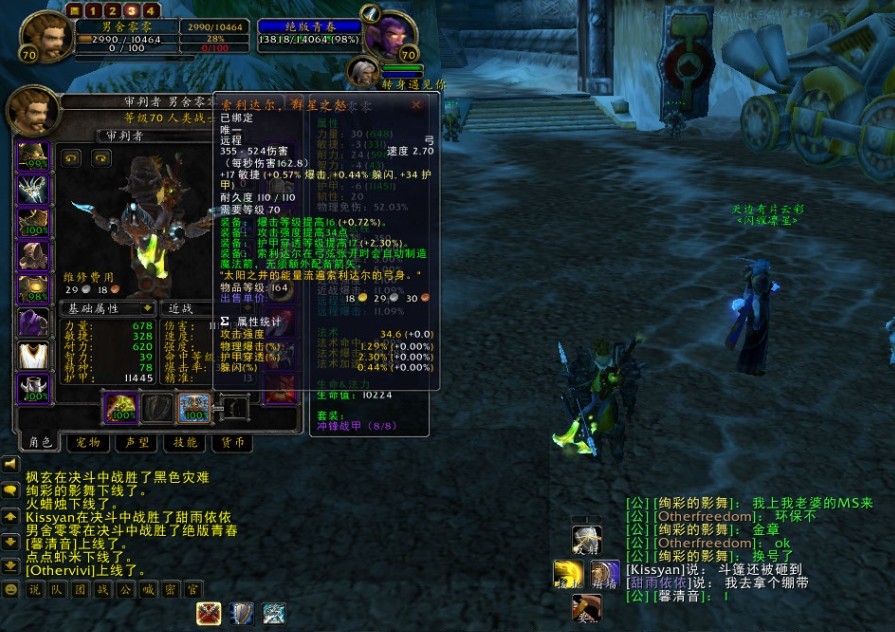The width and height of the screenshot is (895, 632).
Task: Select the main-hand weapon slot with yellow glow
Action: coord(119,408)
